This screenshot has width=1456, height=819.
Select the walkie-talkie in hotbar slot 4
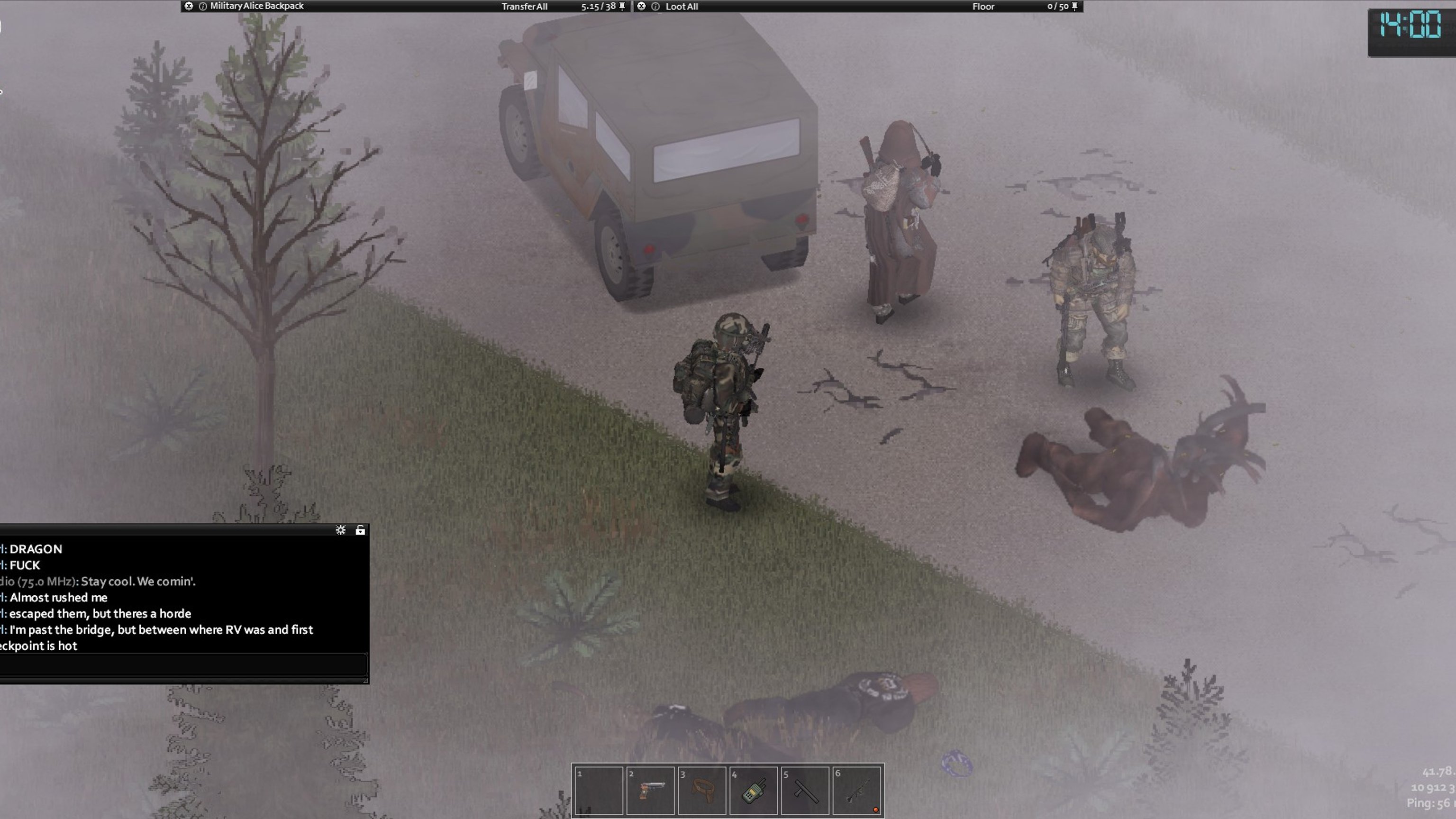[754, 790]
